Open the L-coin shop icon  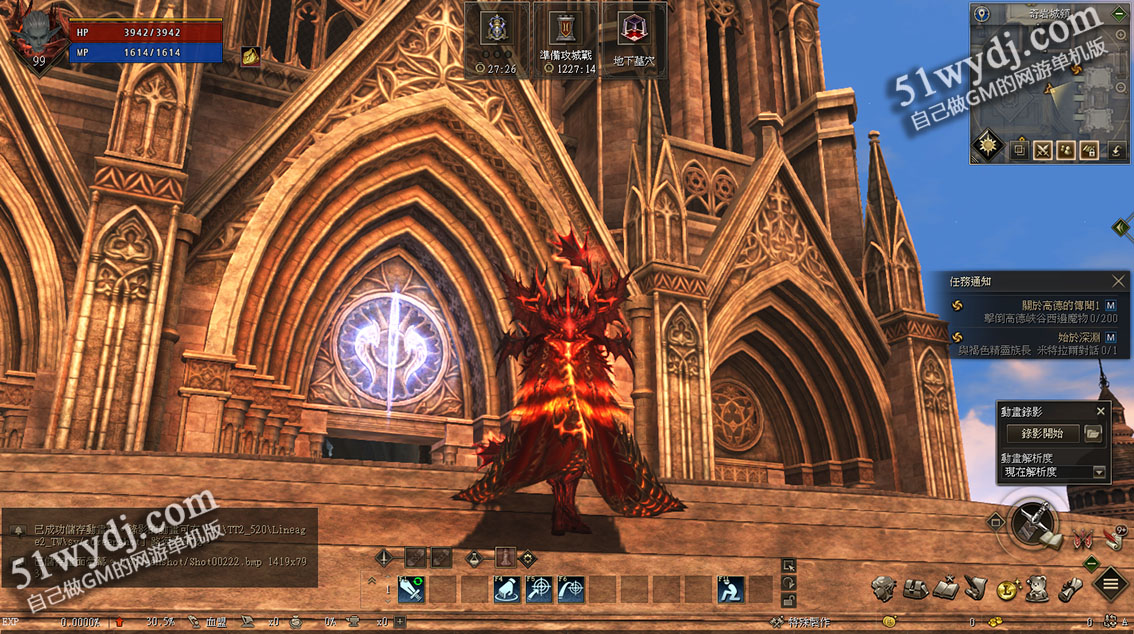[1007, 589]
